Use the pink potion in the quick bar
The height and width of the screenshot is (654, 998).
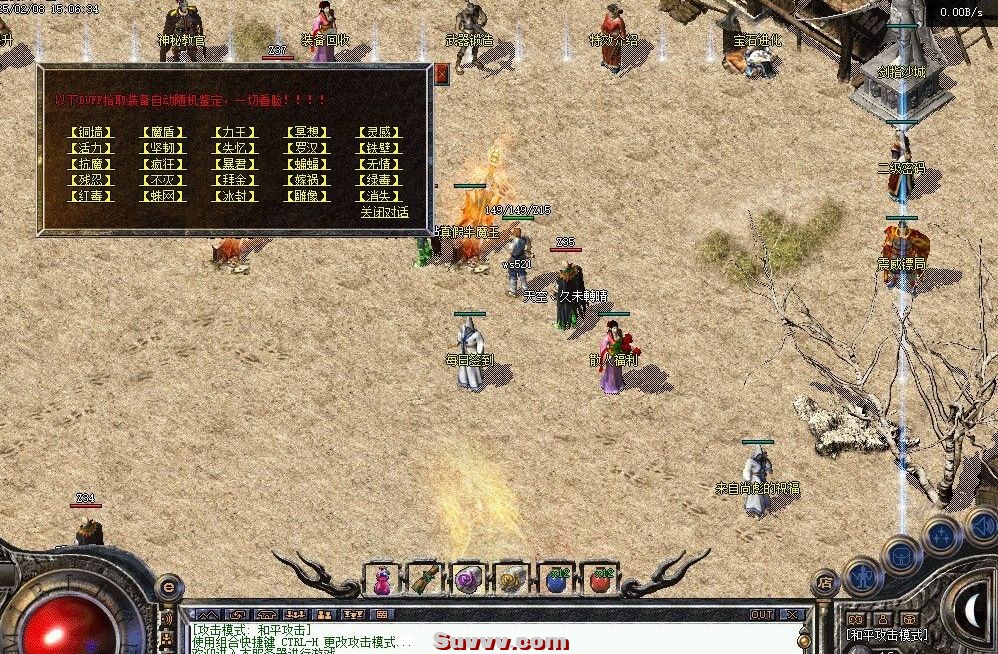pyautogui.click(x=382, y=579)
